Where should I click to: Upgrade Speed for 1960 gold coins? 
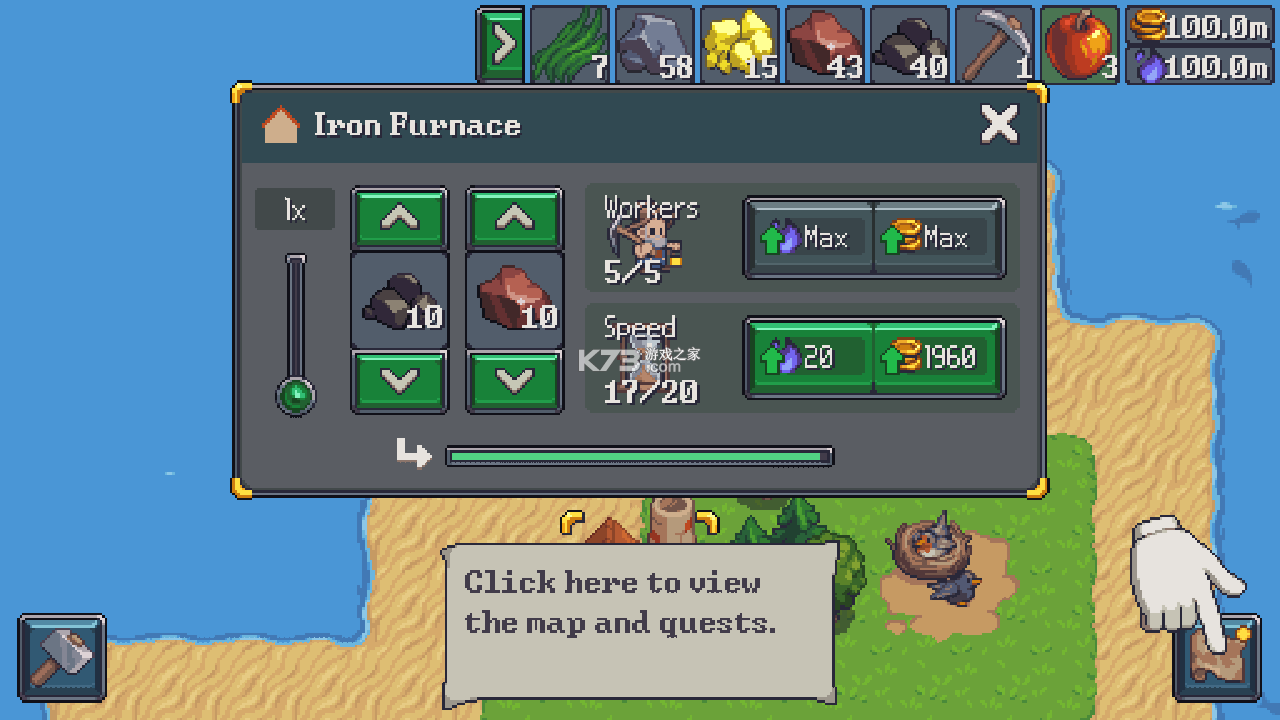938,357
